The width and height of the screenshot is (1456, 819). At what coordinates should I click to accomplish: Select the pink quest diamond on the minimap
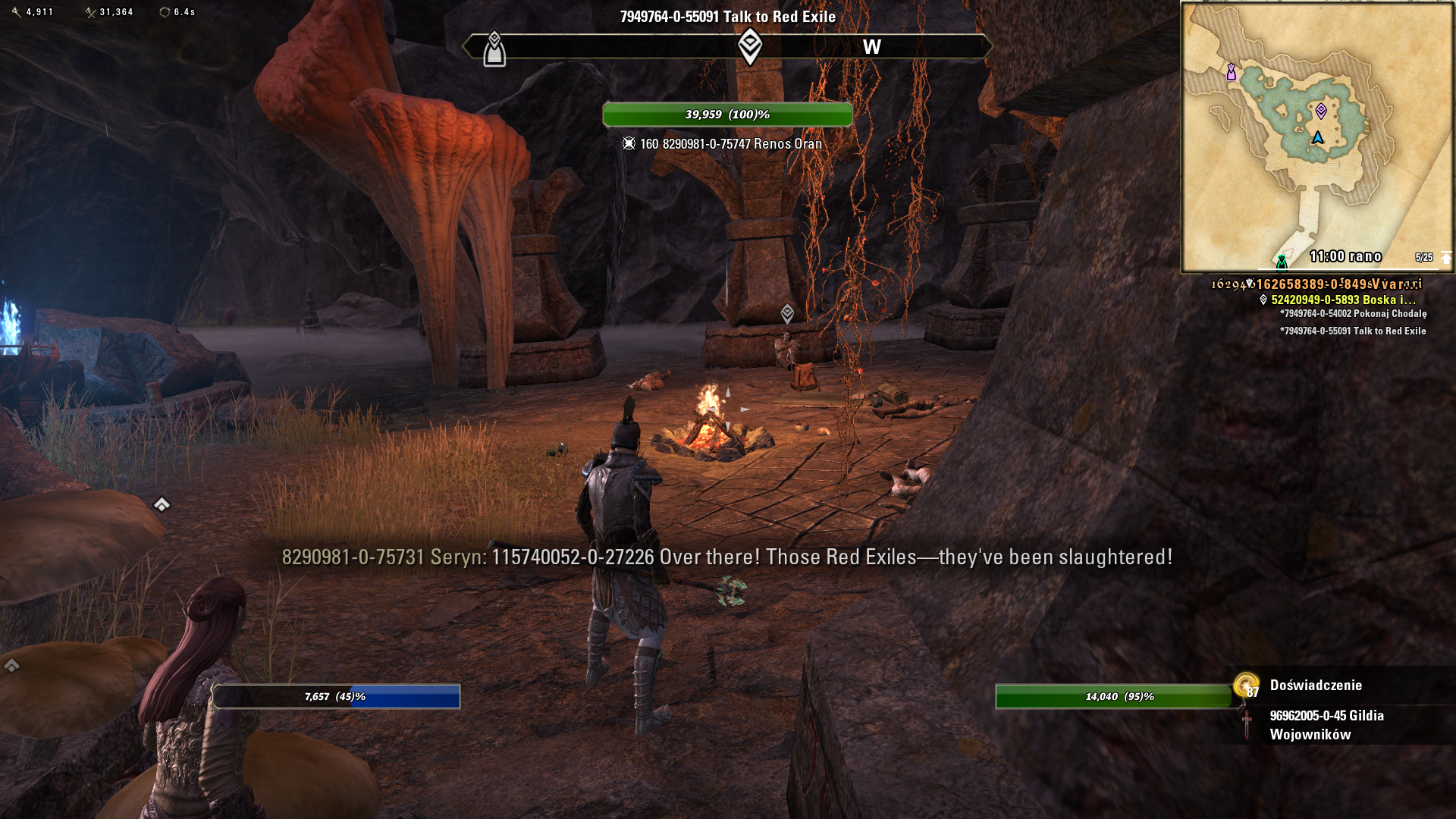tap(1321, 111)
